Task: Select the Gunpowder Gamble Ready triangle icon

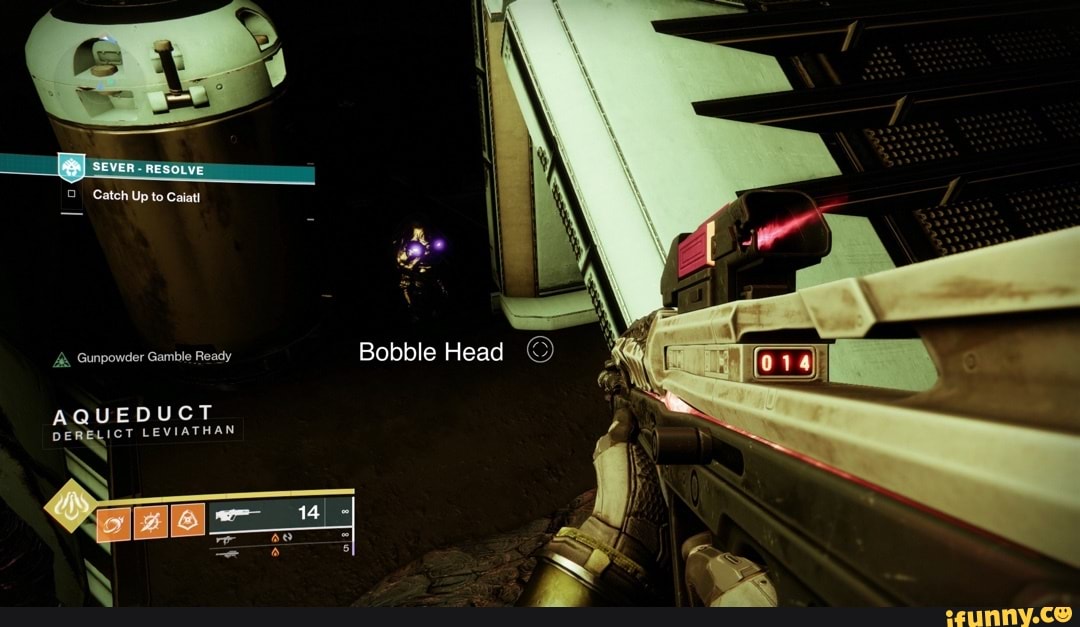Action: click(x=61, y=357)
